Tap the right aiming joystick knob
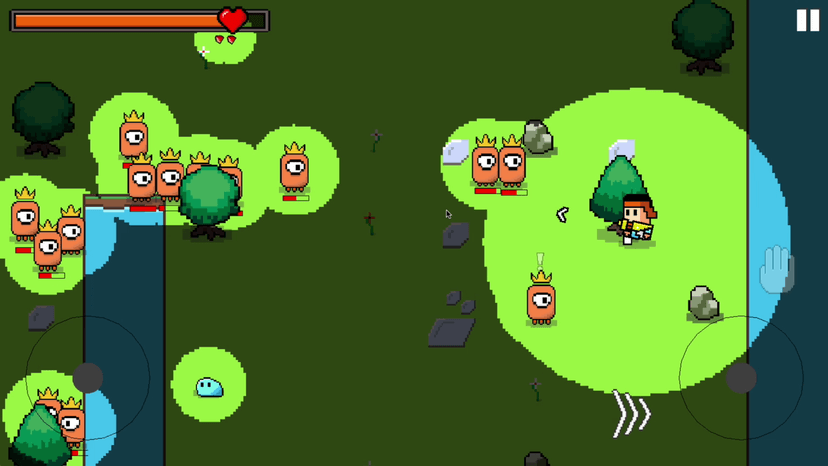 click(741, 378)
